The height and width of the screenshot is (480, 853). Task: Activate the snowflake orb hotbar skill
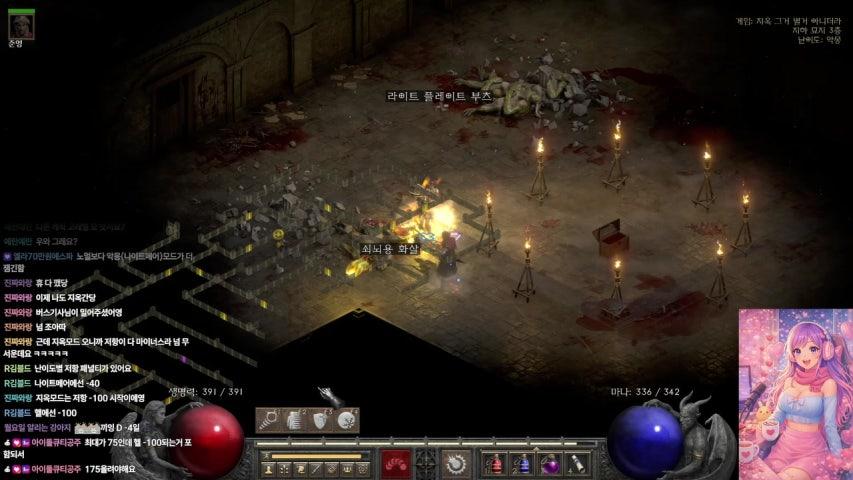pyautogui.click(x=347, y=421)
